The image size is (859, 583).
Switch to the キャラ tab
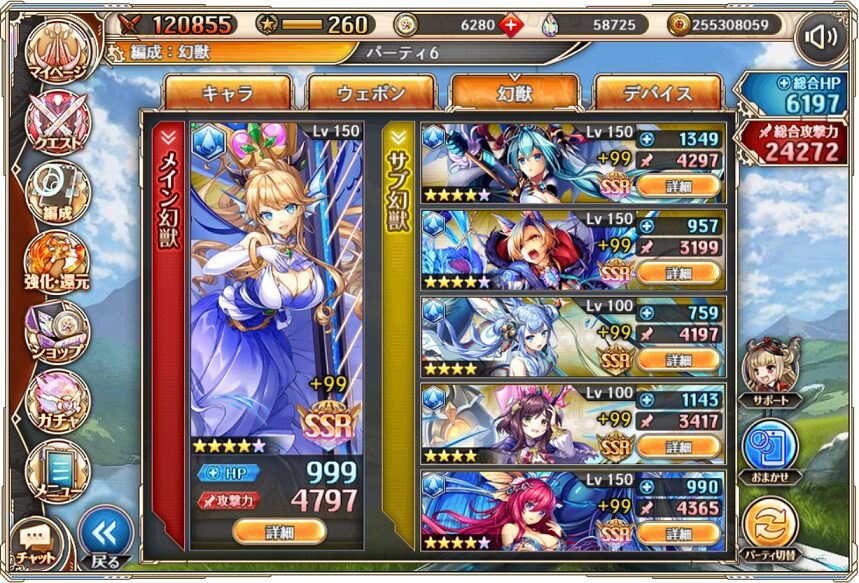pyautogui.click(x=227, y=94)
